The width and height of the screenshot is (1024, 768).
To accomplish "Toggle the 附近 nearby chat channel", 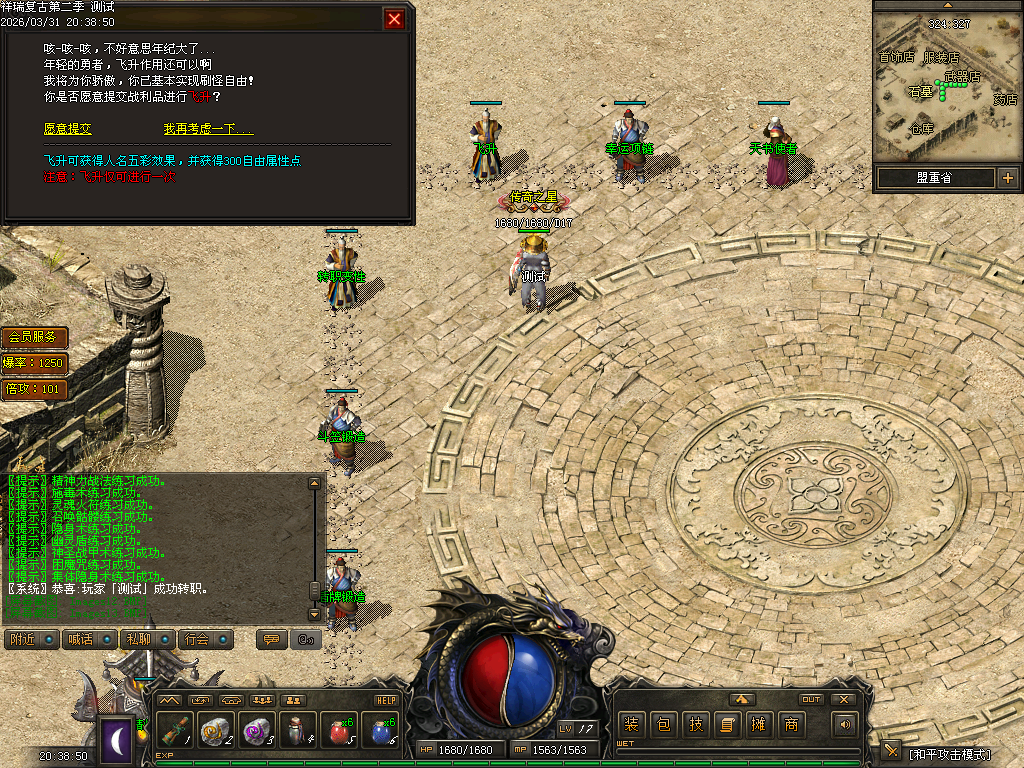I will 33,639.
